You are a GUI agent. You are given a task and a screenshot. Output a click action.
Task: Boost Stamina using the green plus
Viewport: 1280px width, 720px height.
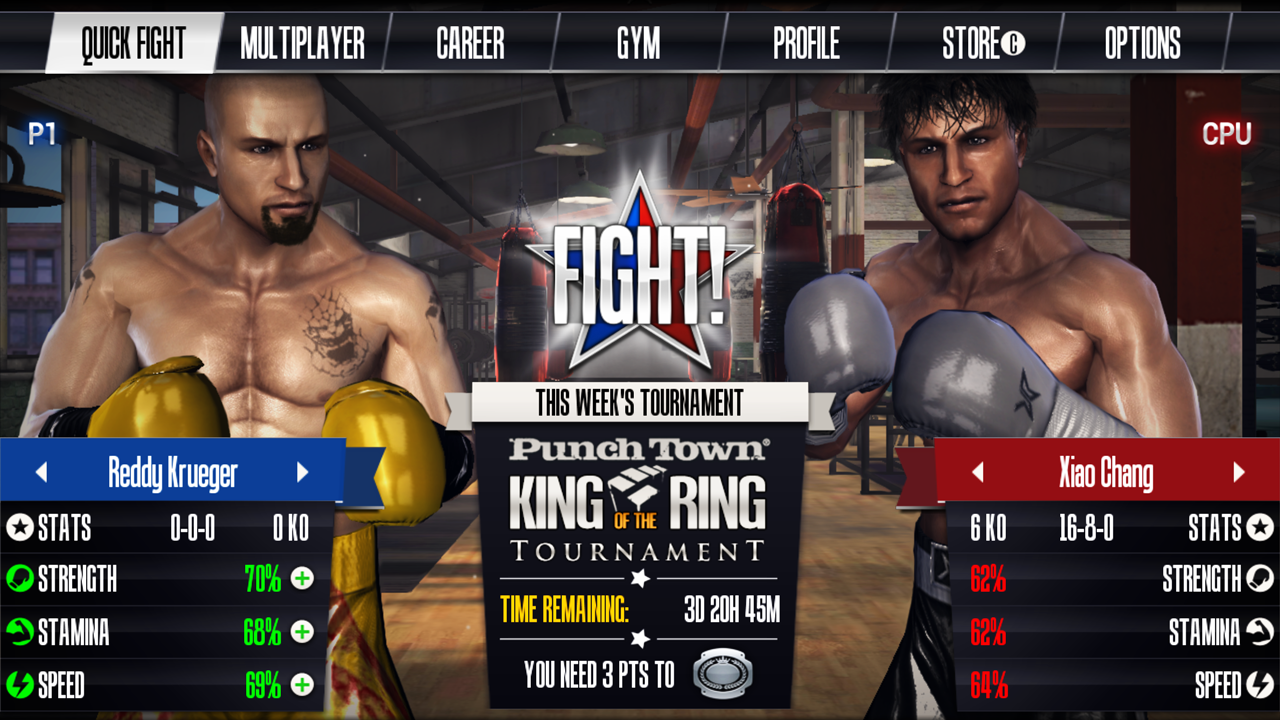[x=302, y=632]
